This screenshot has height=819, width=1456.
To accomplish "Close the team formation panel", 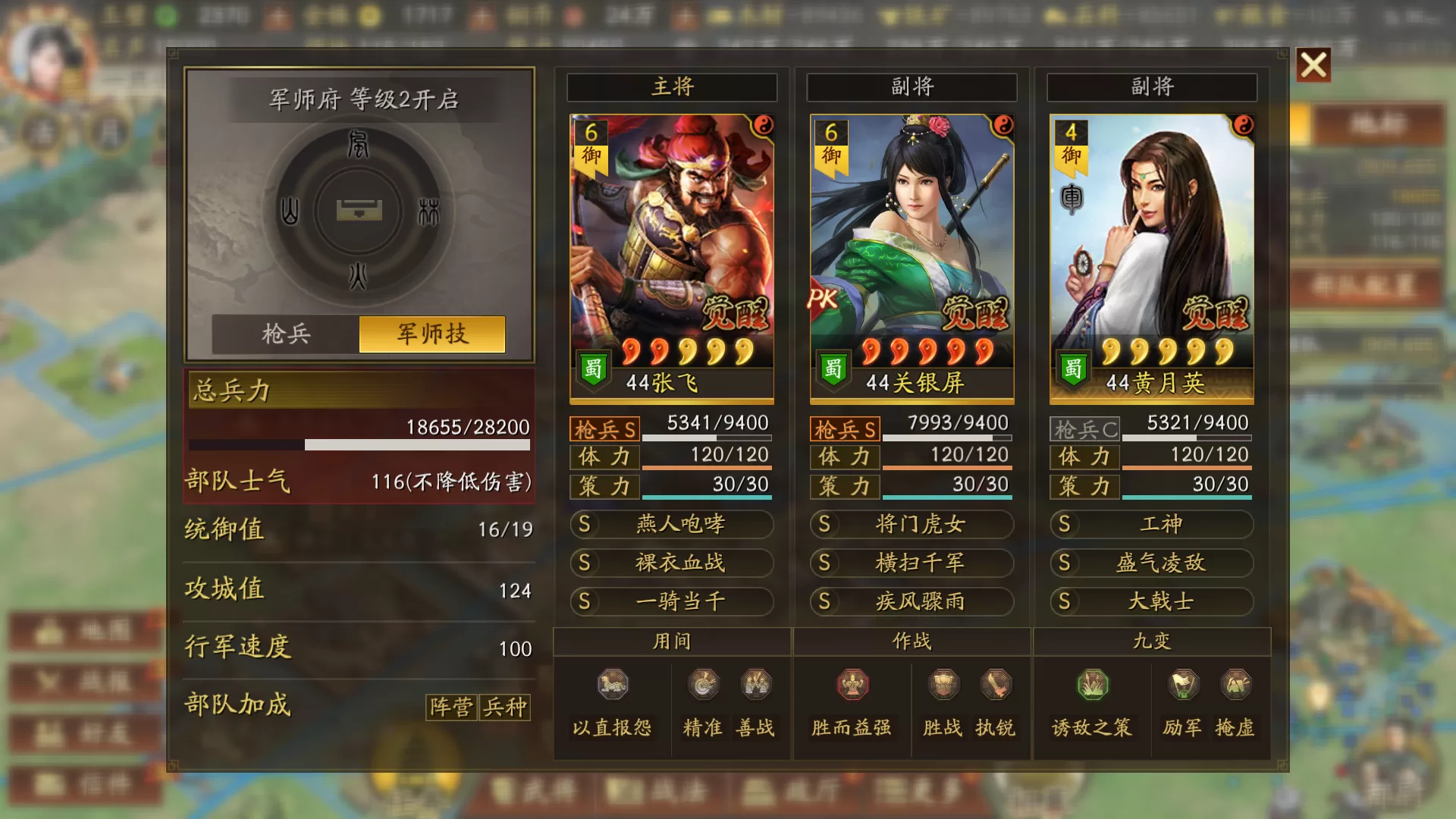I will 1313,65.
